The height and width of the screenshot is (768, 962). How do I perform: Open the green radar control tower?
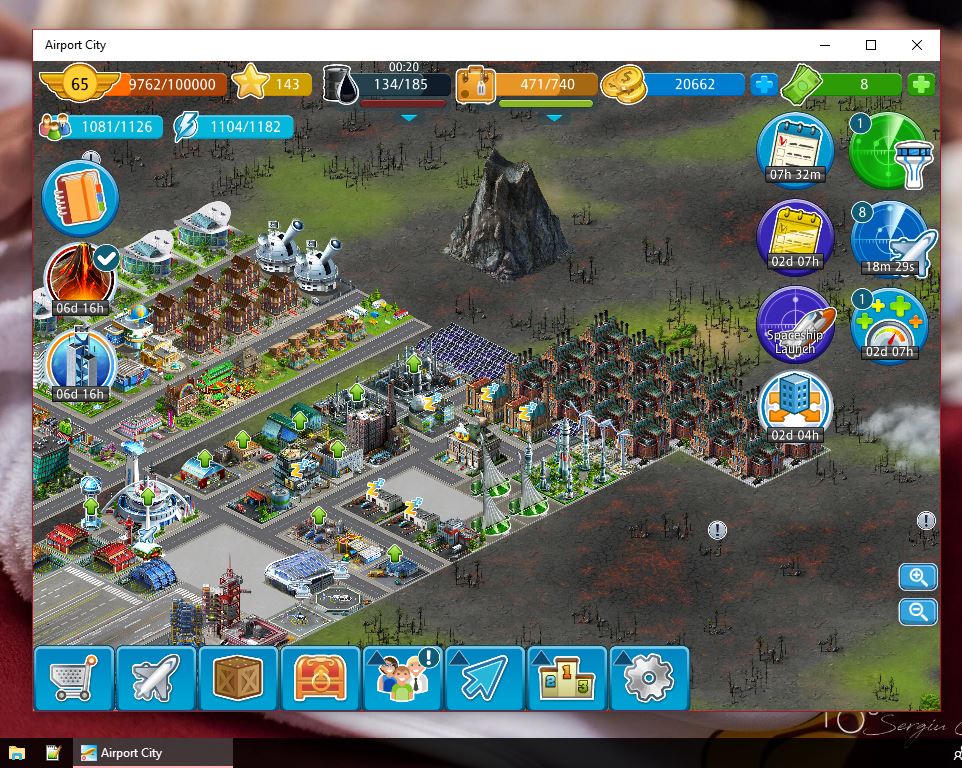click(x=888, y=151)
